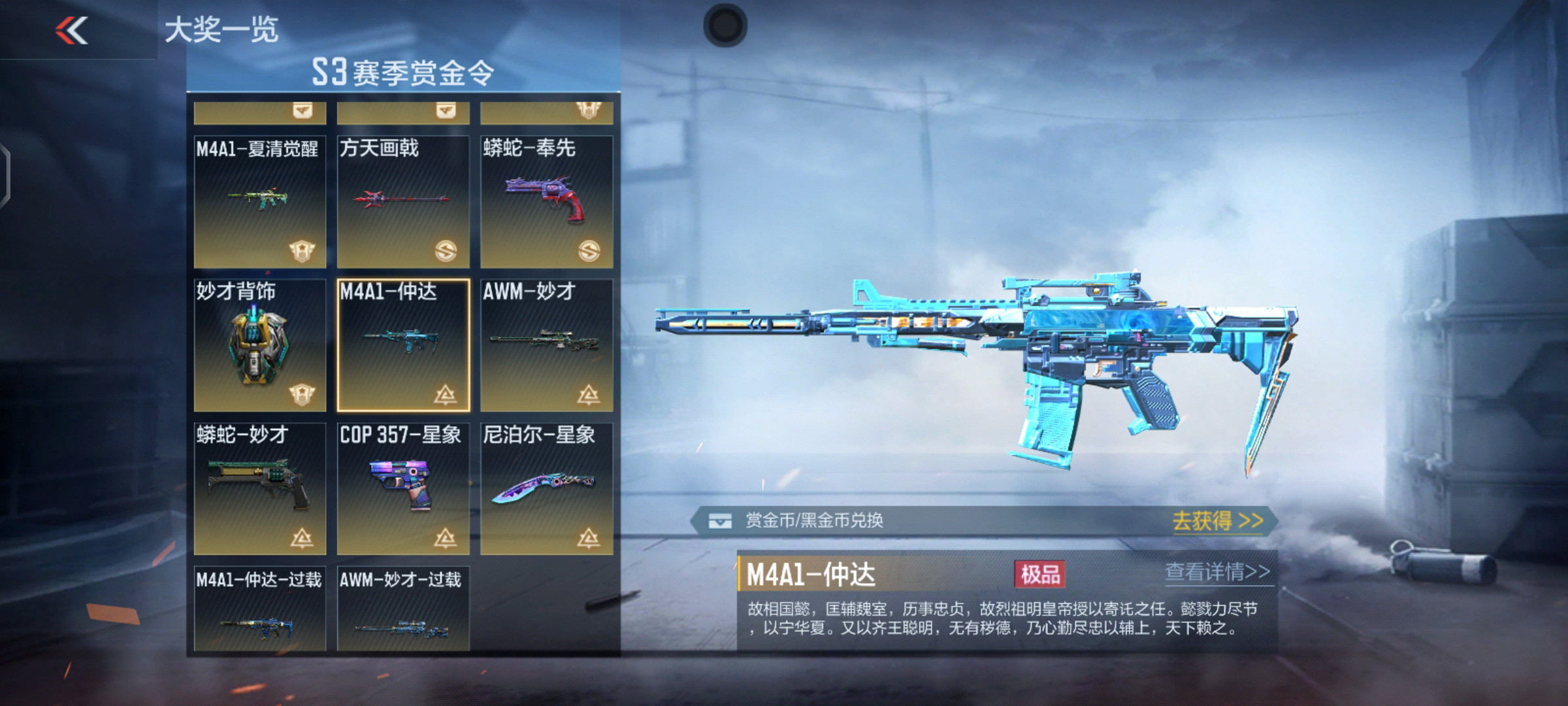1568x706 pixels.
Task: Select the M4A1-夏清觉醒 reward tile
Action: click(259, 201)
